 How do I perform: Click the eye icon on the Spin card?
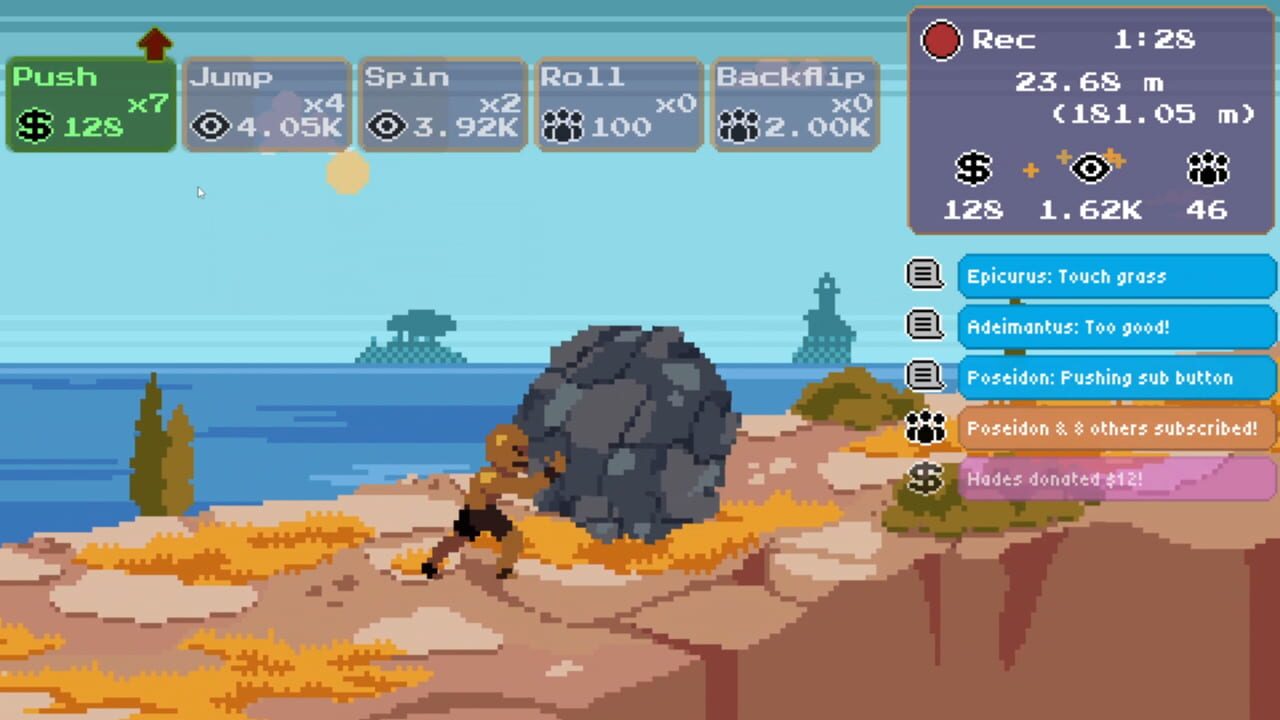click(386, 127)
